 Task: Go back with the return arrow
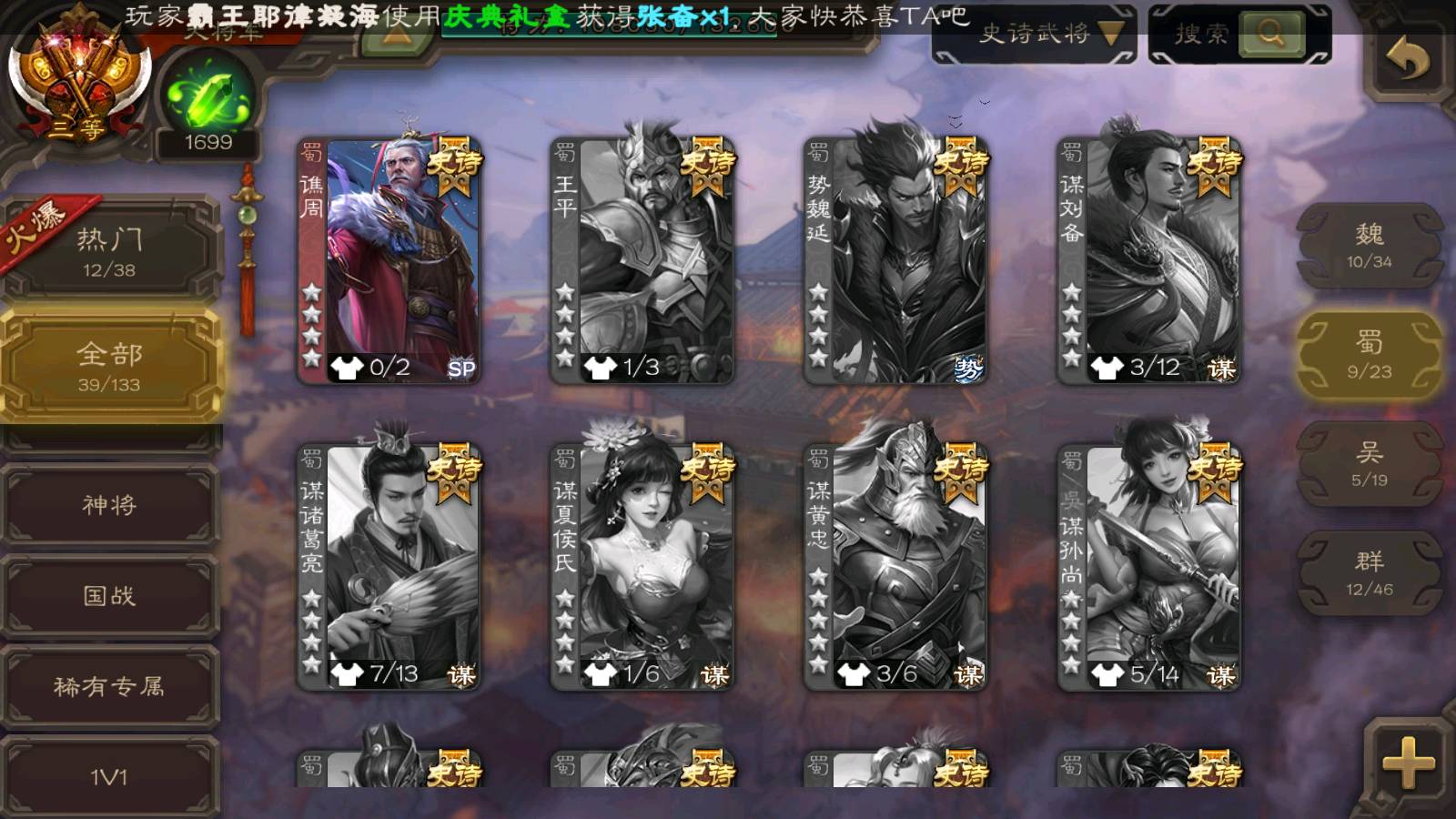coord(1407,62)
